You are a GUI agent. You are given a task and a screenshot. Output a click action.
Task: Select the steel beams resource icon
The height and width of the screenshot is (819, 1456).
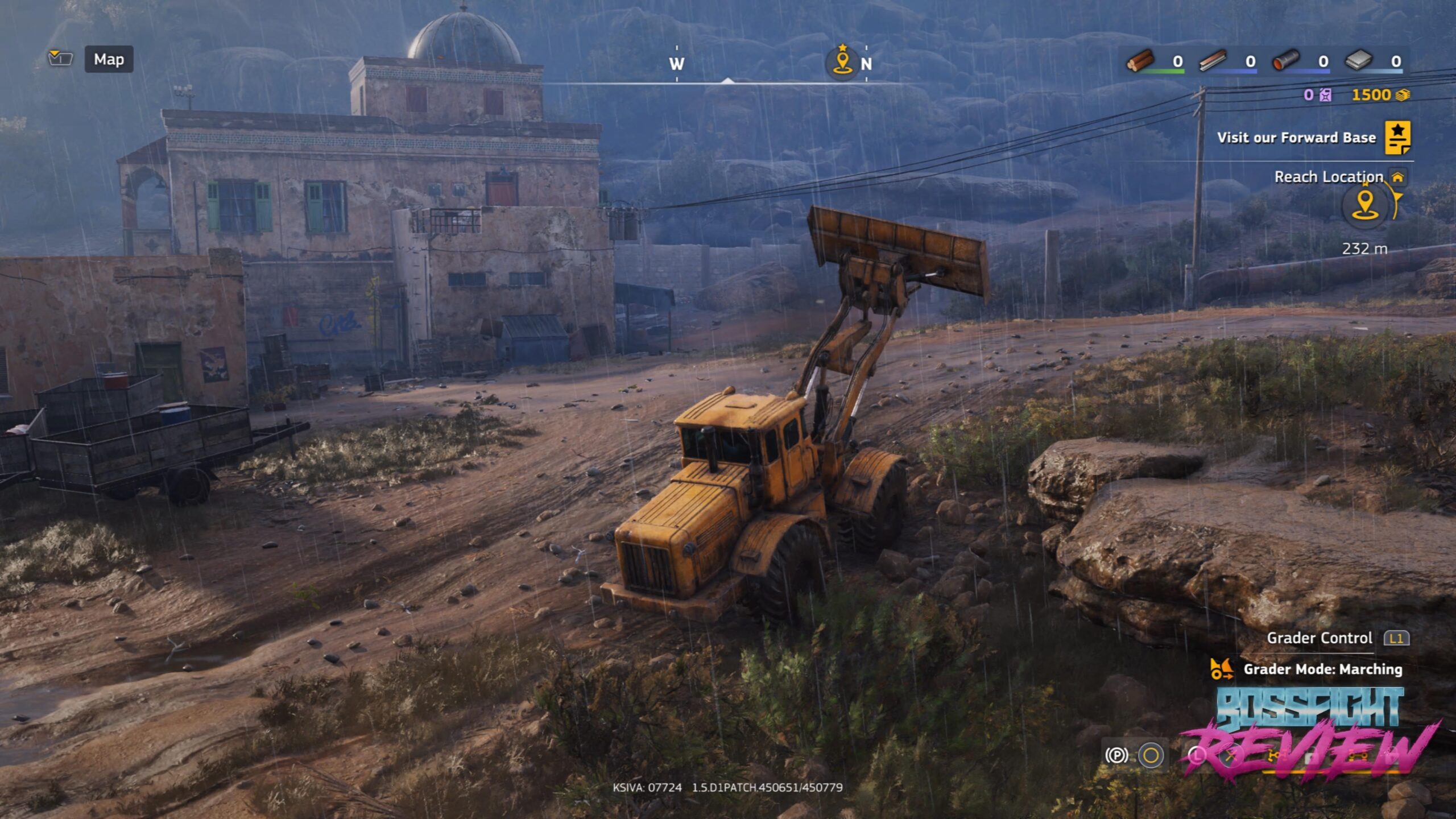click(x=1213, y=60)
